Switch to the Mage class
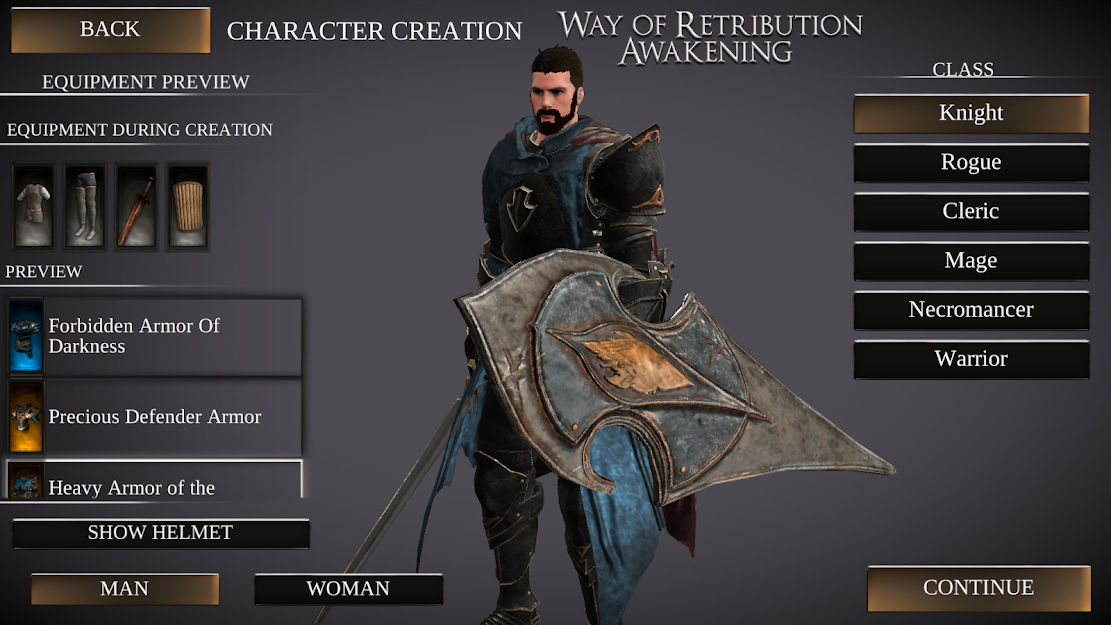 click(971, 261)
